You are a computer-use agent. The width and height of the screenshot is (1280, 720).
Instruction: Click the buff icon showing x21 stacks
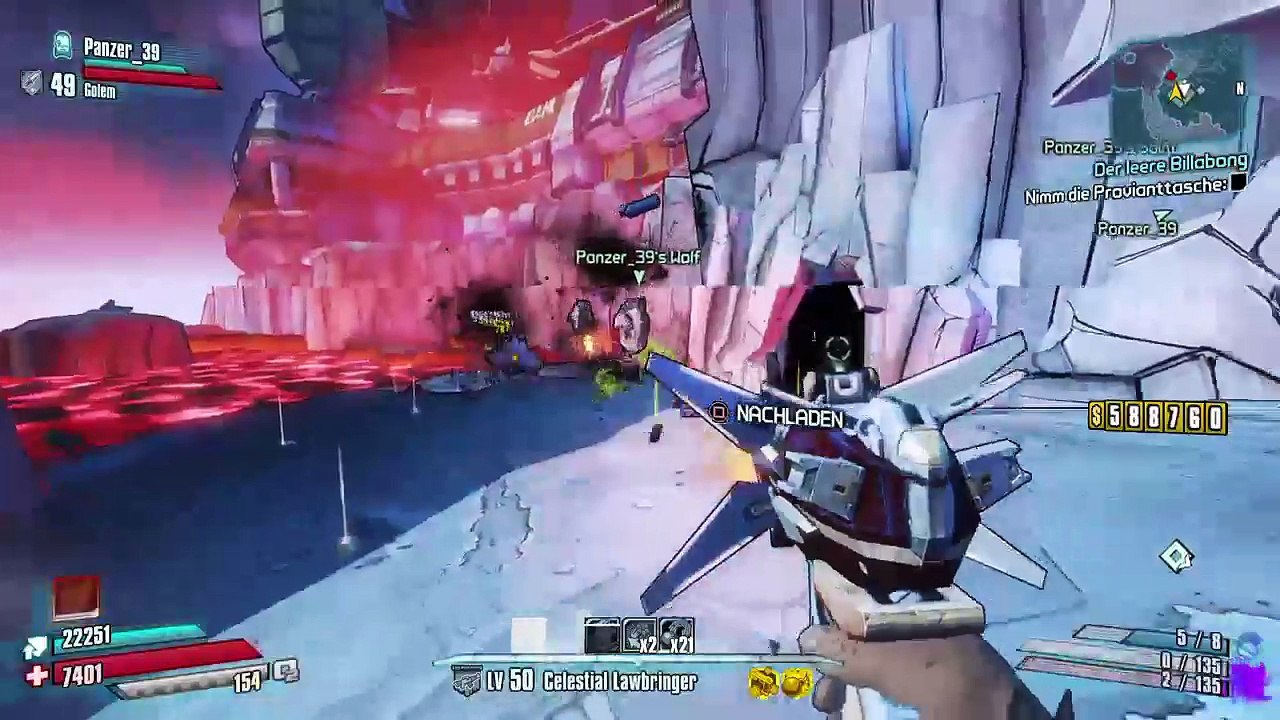click(x=677, y=636)
